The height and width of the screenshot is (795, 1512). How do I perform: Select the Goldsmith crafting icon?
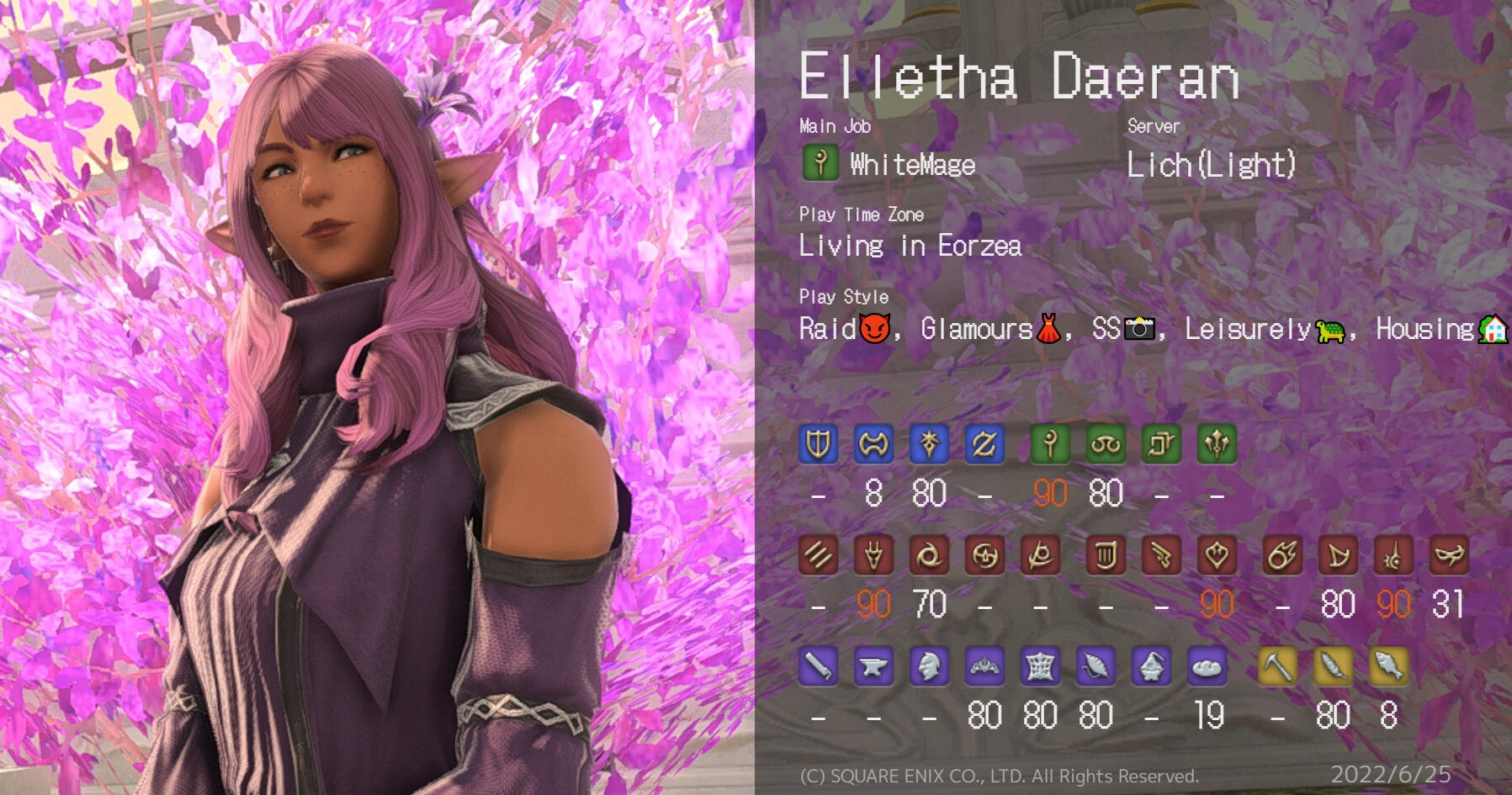click(x=984, y=667)
